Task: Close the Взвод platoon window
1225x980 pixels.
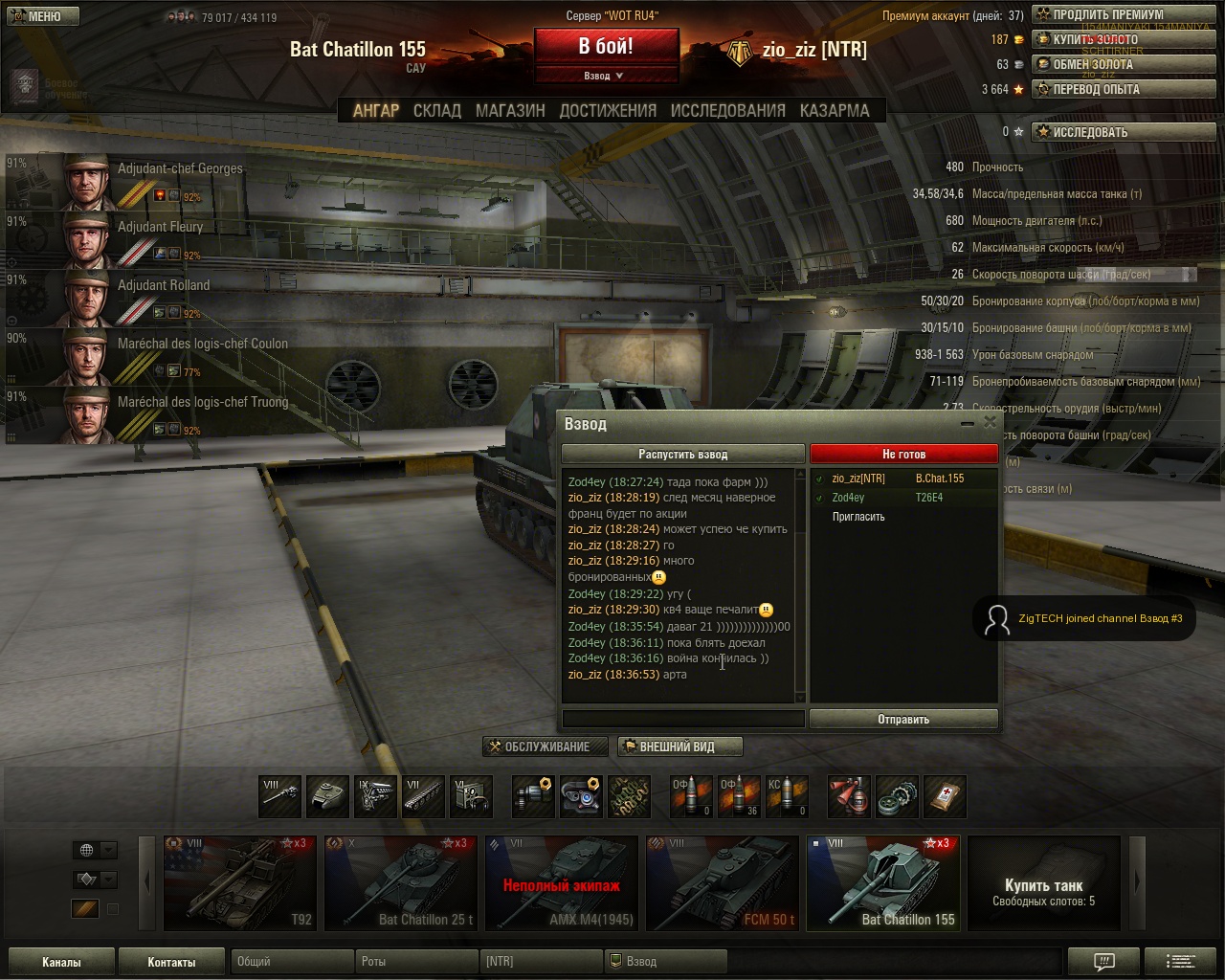Action: [x=990, y=423]
